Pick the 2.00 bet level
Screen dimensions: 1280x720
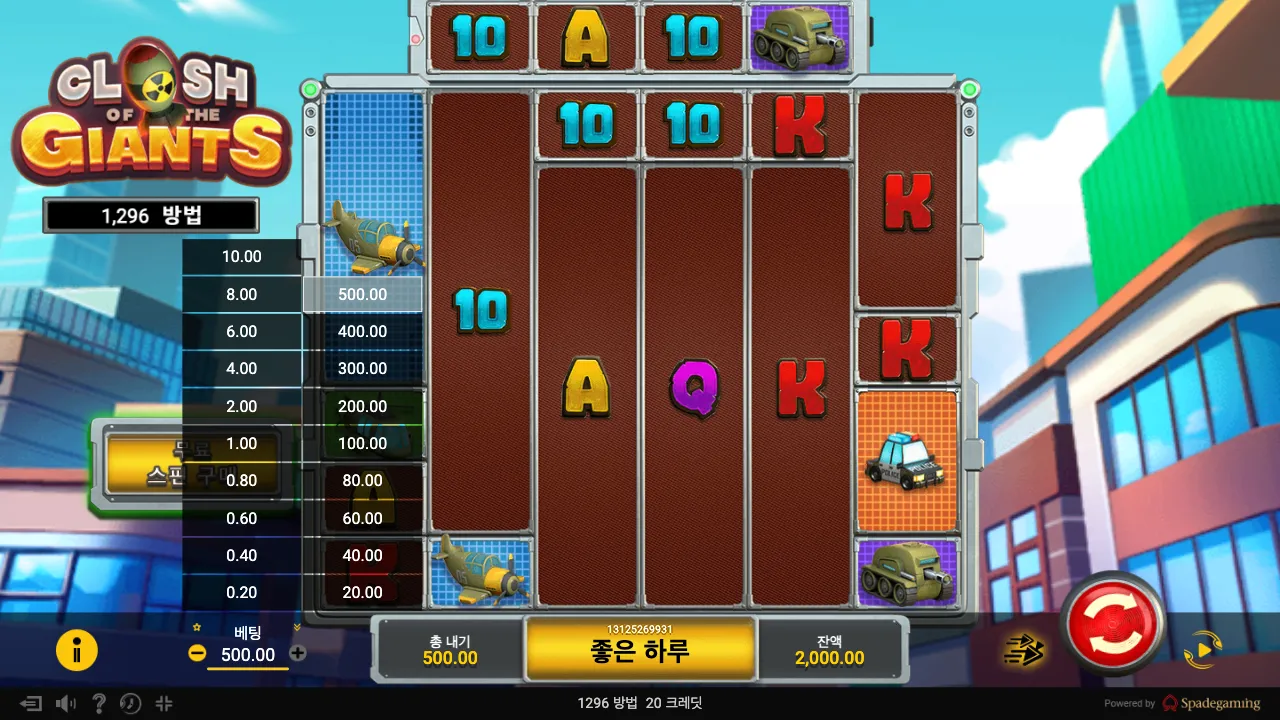click(x=241, y=406)
